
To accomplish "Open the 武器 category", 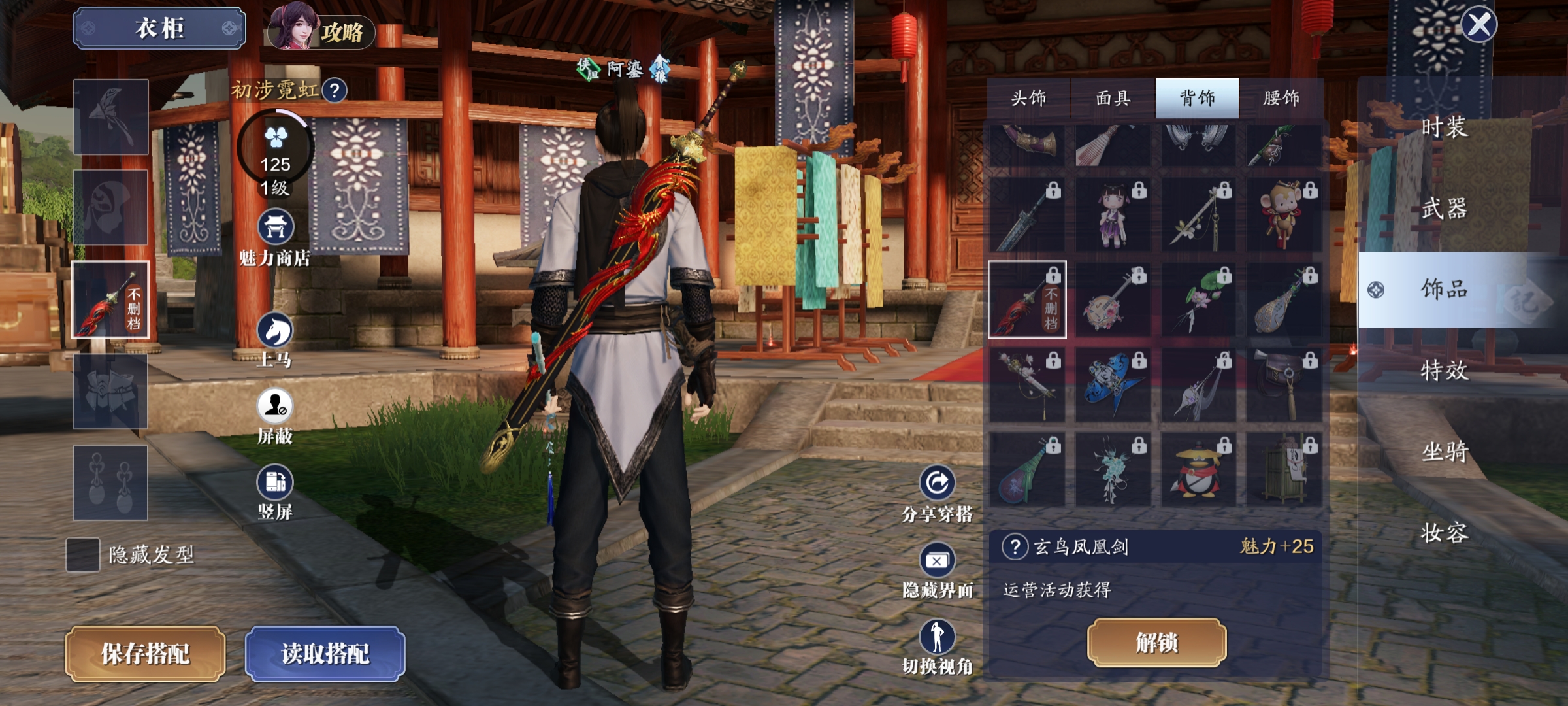I will [1445, 209].
